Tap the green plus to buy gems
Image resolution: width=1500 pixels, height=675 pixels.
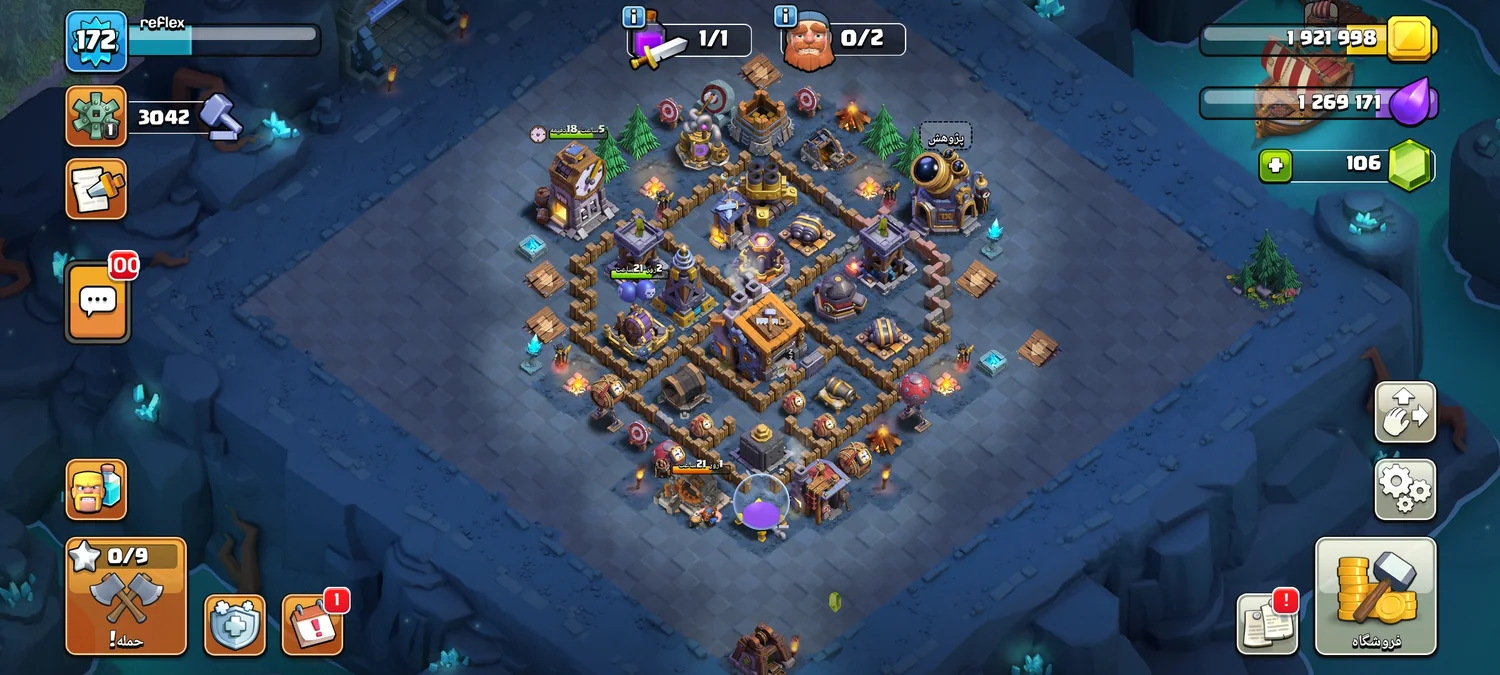[x=1275, y=165]
